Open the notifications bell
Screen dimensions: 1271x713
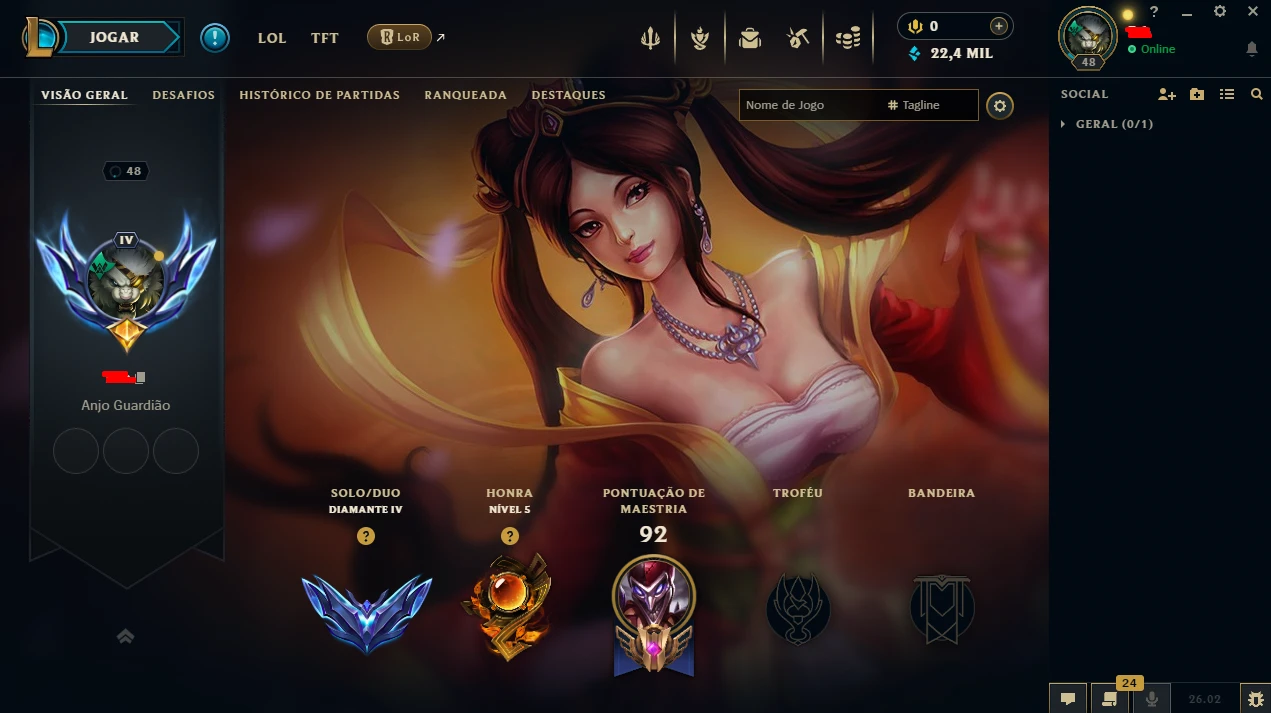click(x=1251, y=49)
